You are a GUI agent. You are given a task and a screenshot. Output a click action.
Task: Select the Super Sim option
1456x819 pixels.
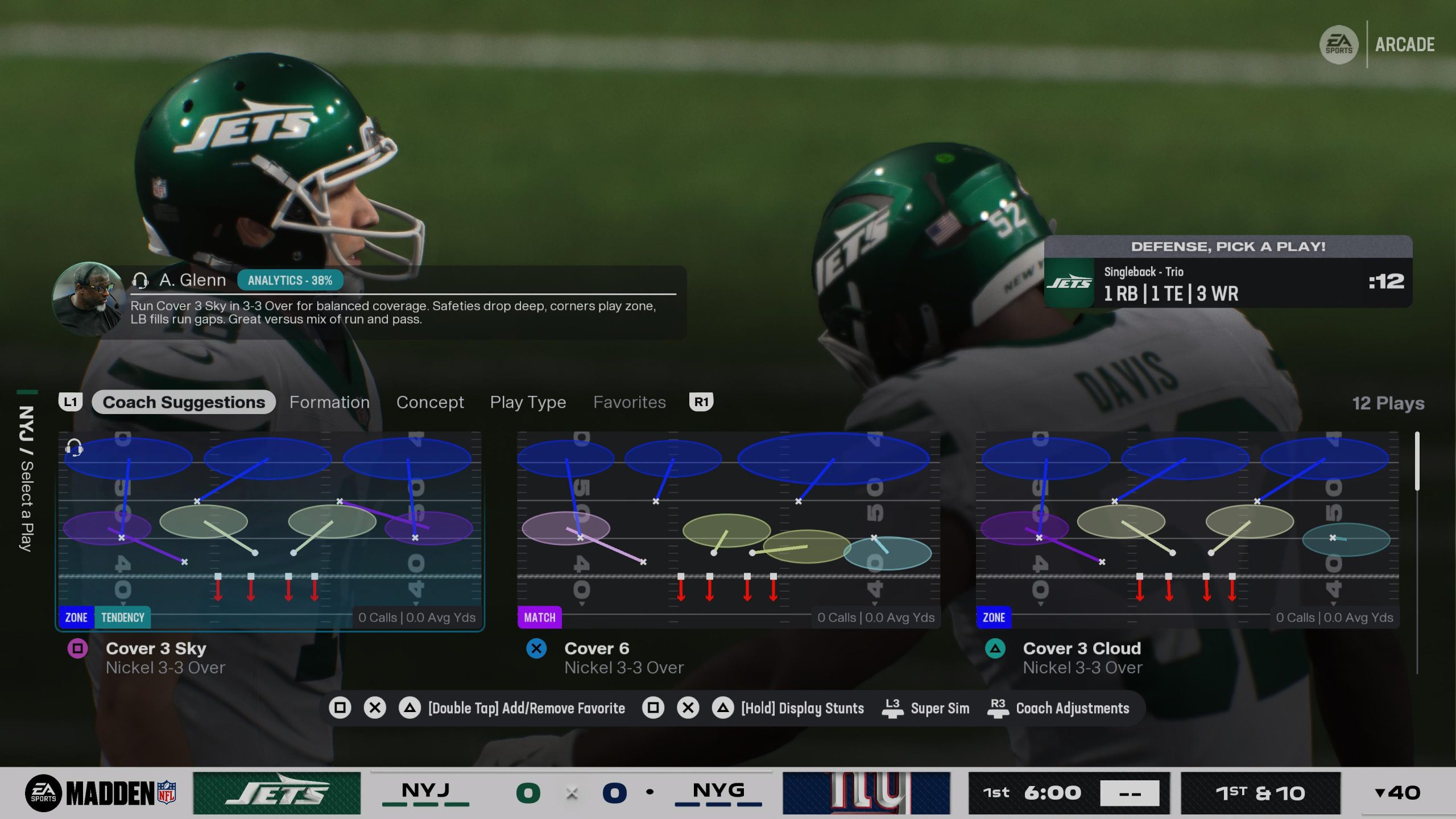click(x=940, y=708)
